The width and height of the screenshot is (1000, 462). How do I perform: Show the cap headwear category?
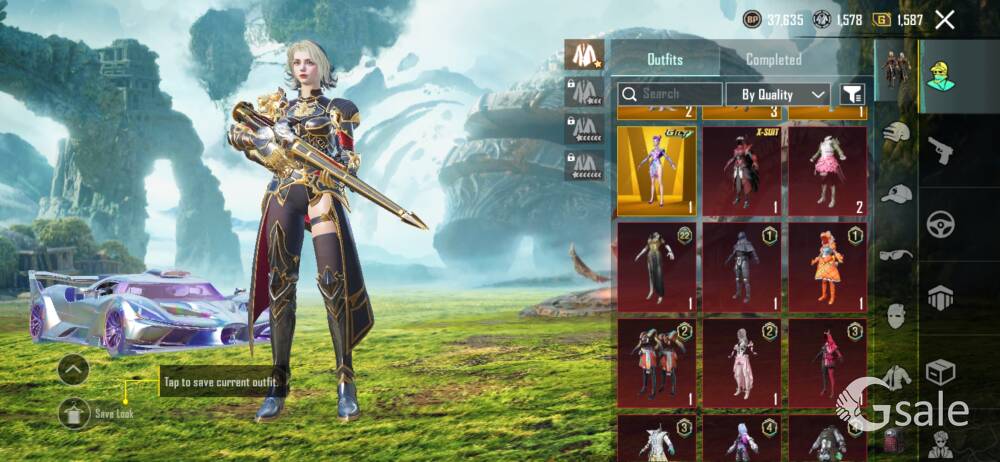(897, 193)
